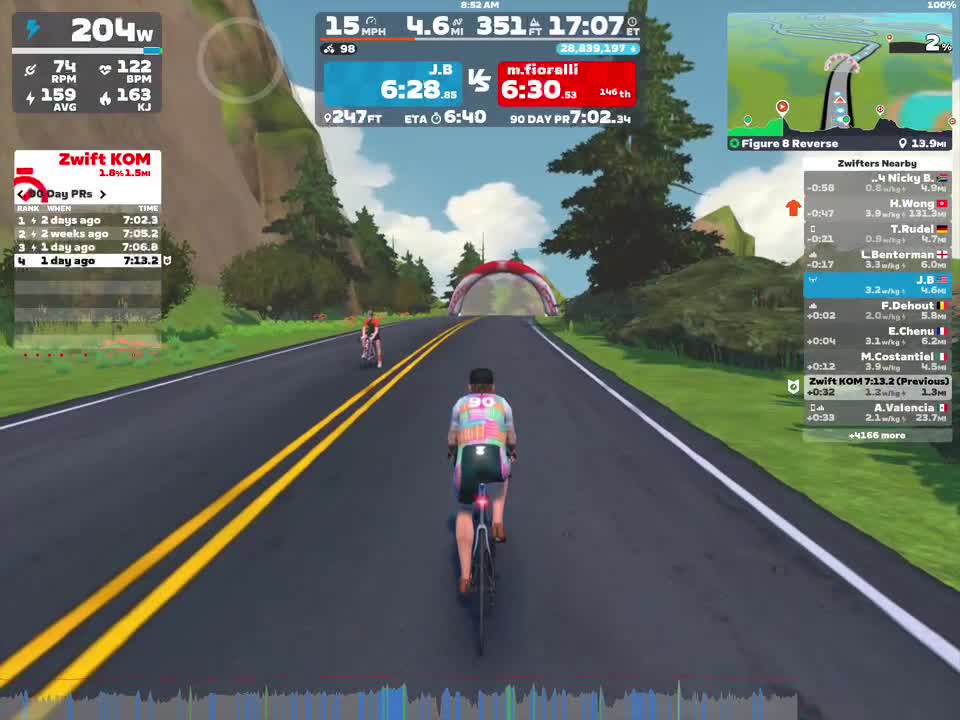Viewport: 960px width, 720px height.
Task: Select A.Valencia rider row
Action: pos(877,412)
